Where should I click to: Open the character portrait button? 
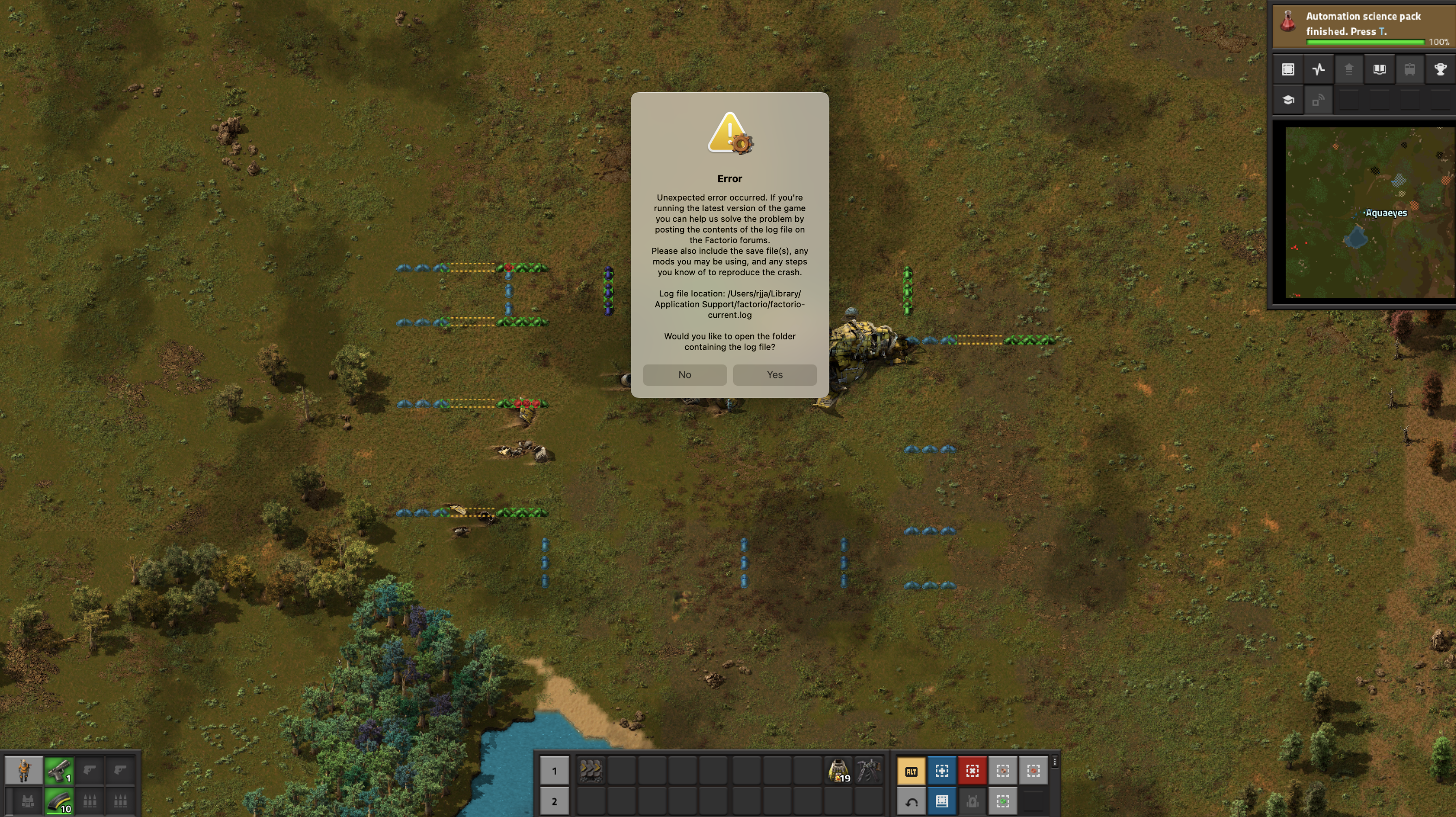click(x=24, y=770)
